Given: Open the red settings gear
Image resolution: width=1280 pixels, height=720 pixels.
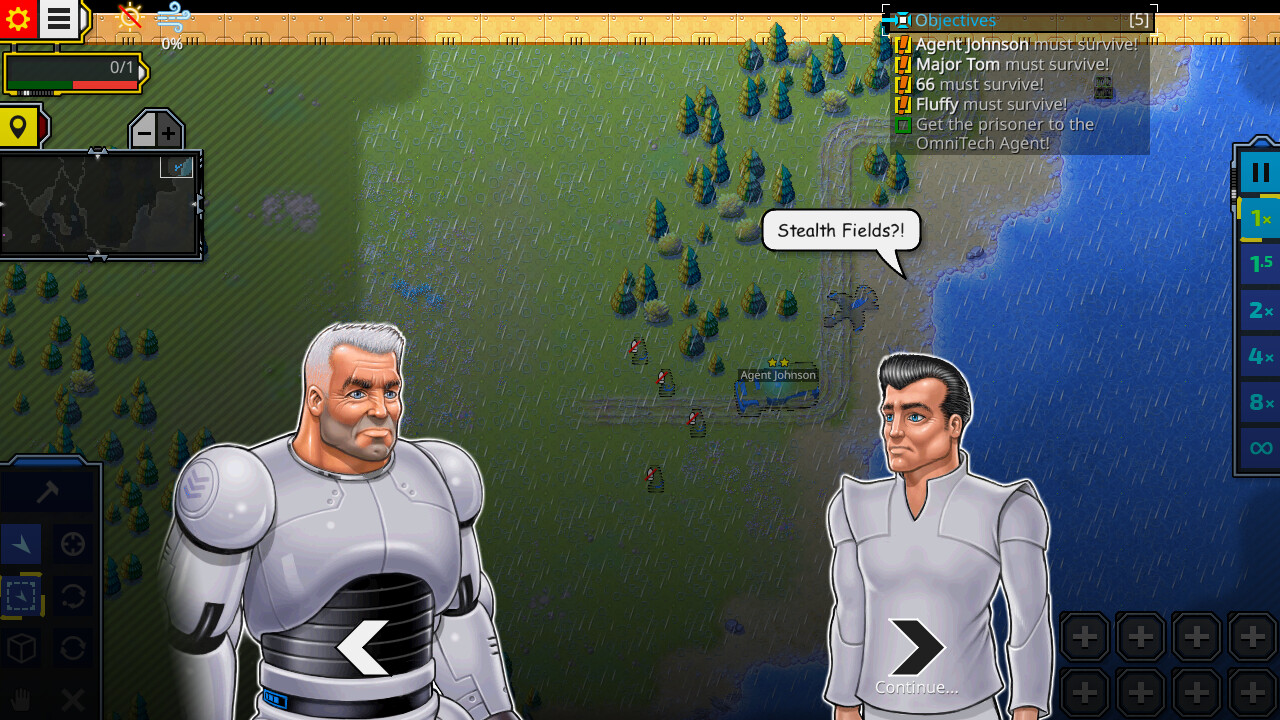Looking at the screenshot, I should coord(19,19).
